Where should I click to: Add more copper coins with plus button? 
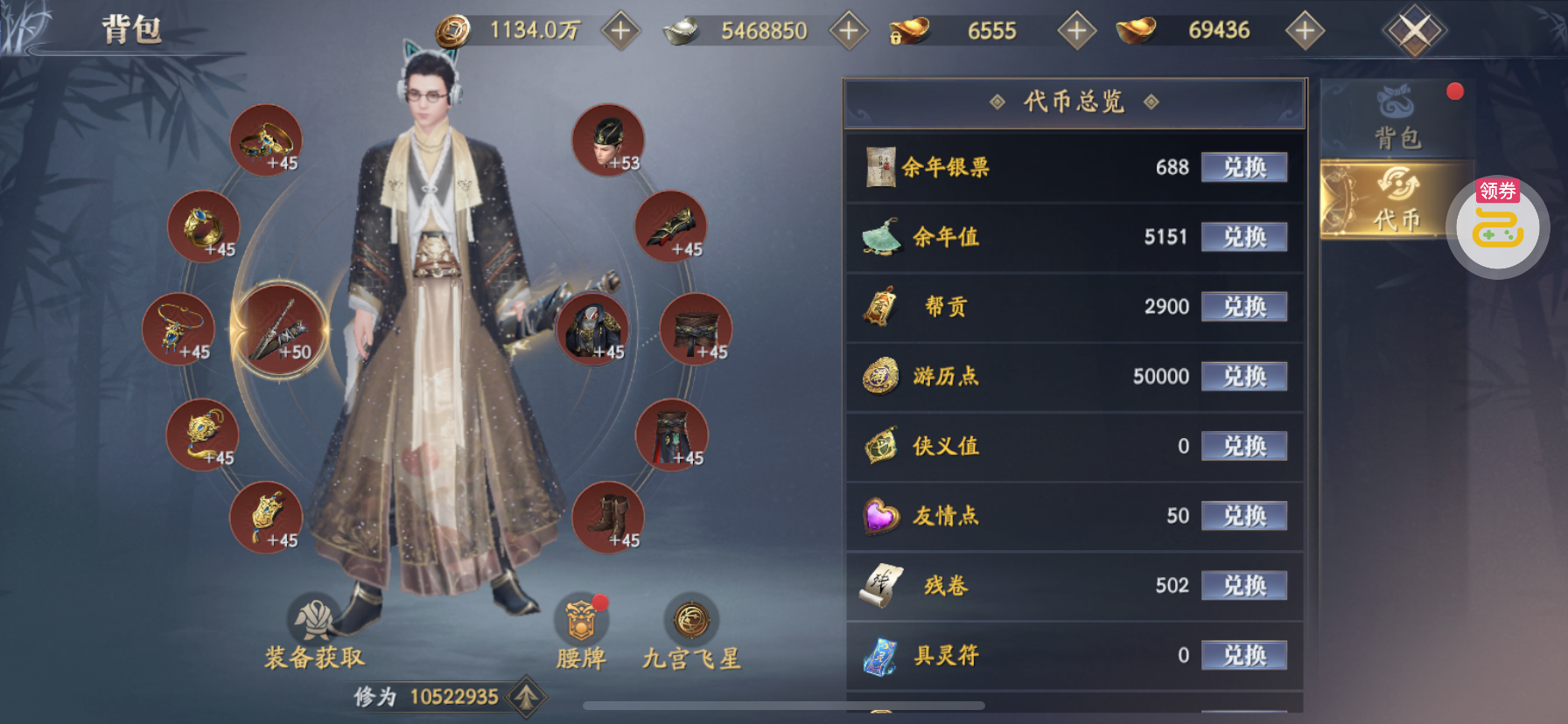(x=620, y=31)
